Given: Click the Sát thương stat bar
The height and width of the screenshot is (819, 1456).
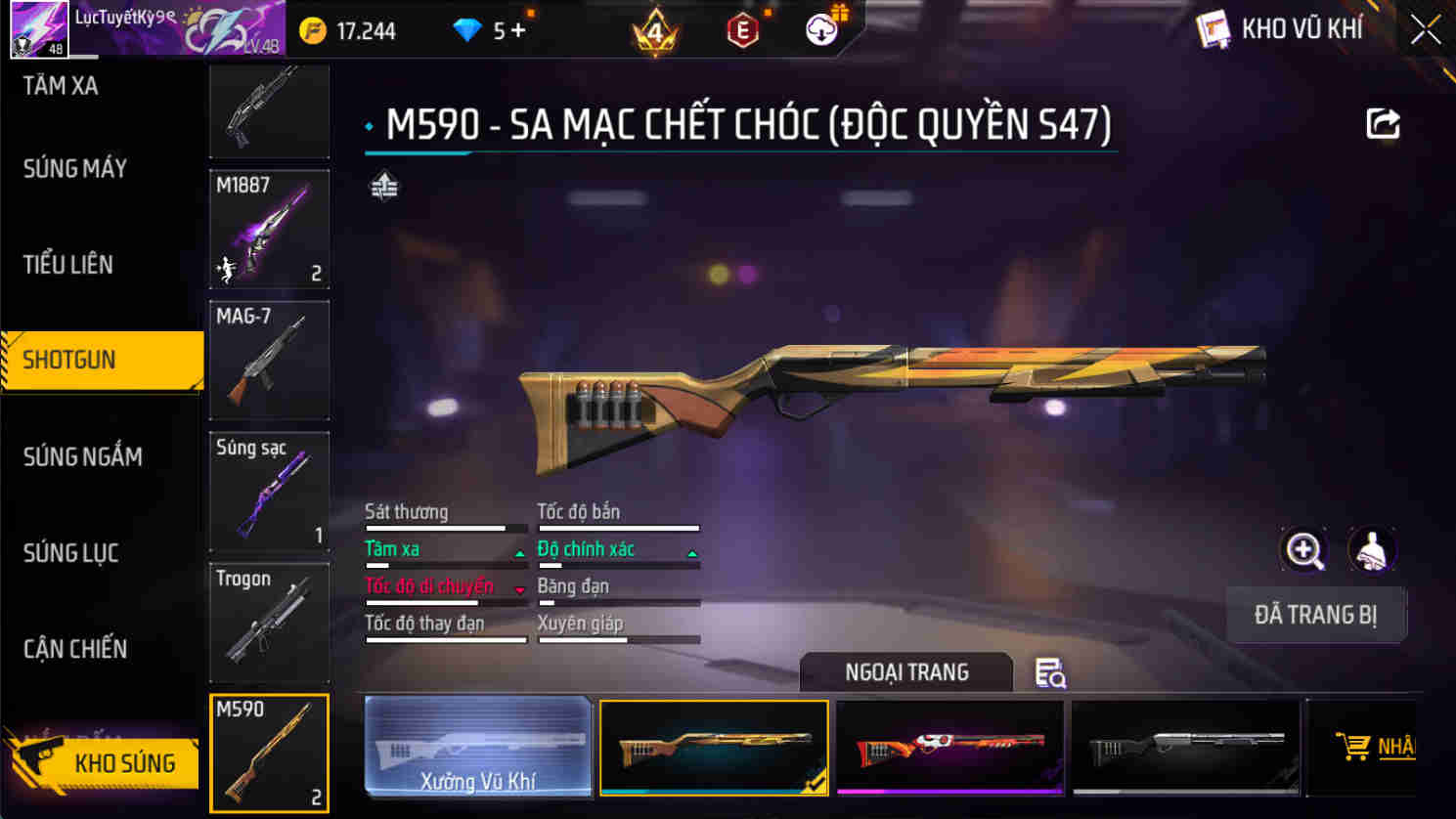Looking at the screenshot, I should pos(445,528).
